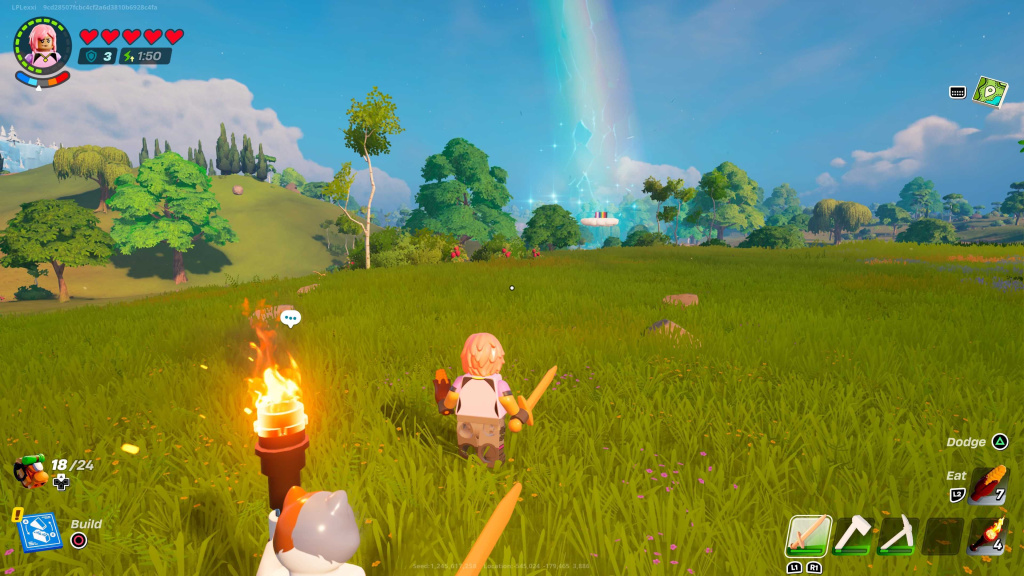Select the wooden sword hotbar slot

[807, 536]
